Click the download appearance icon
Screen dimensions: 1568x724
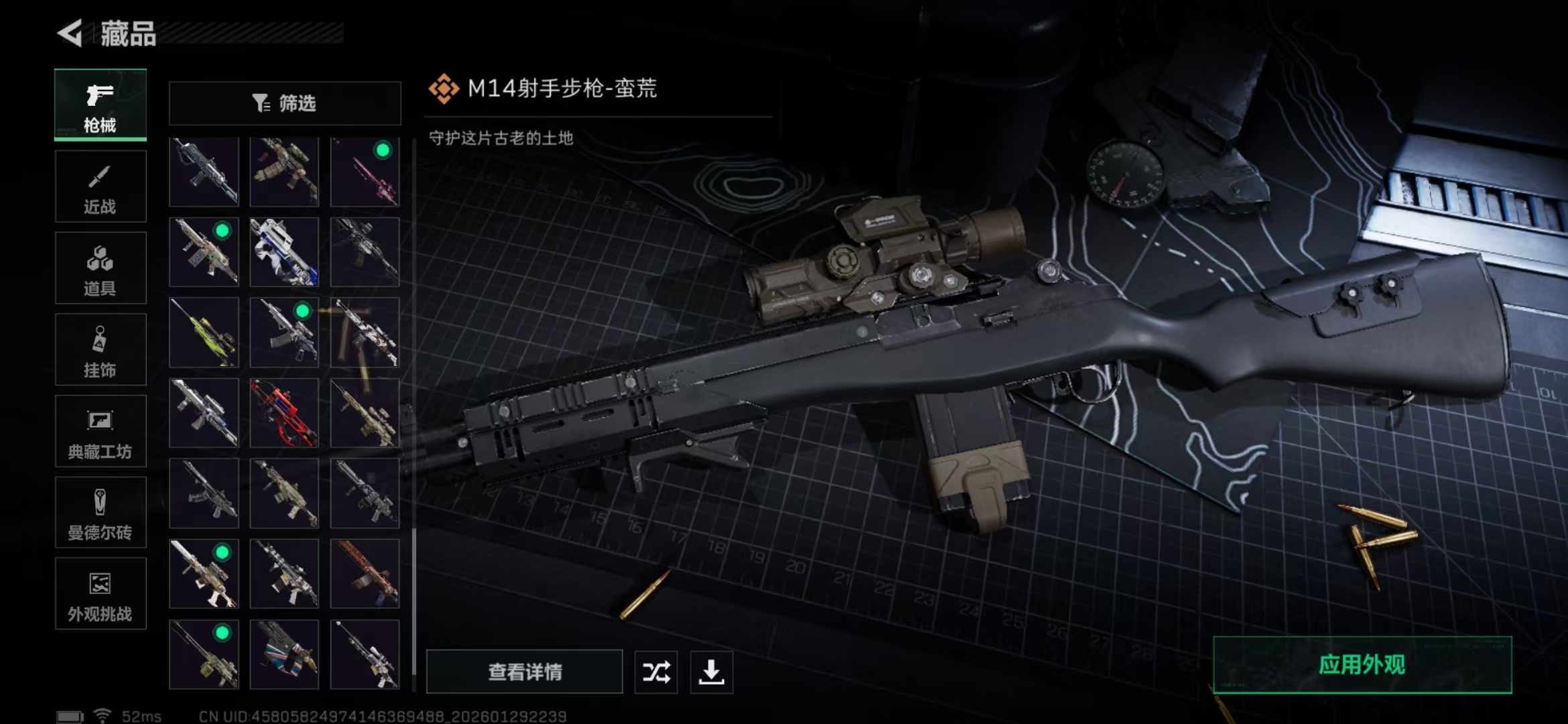[x=712, y=672]
